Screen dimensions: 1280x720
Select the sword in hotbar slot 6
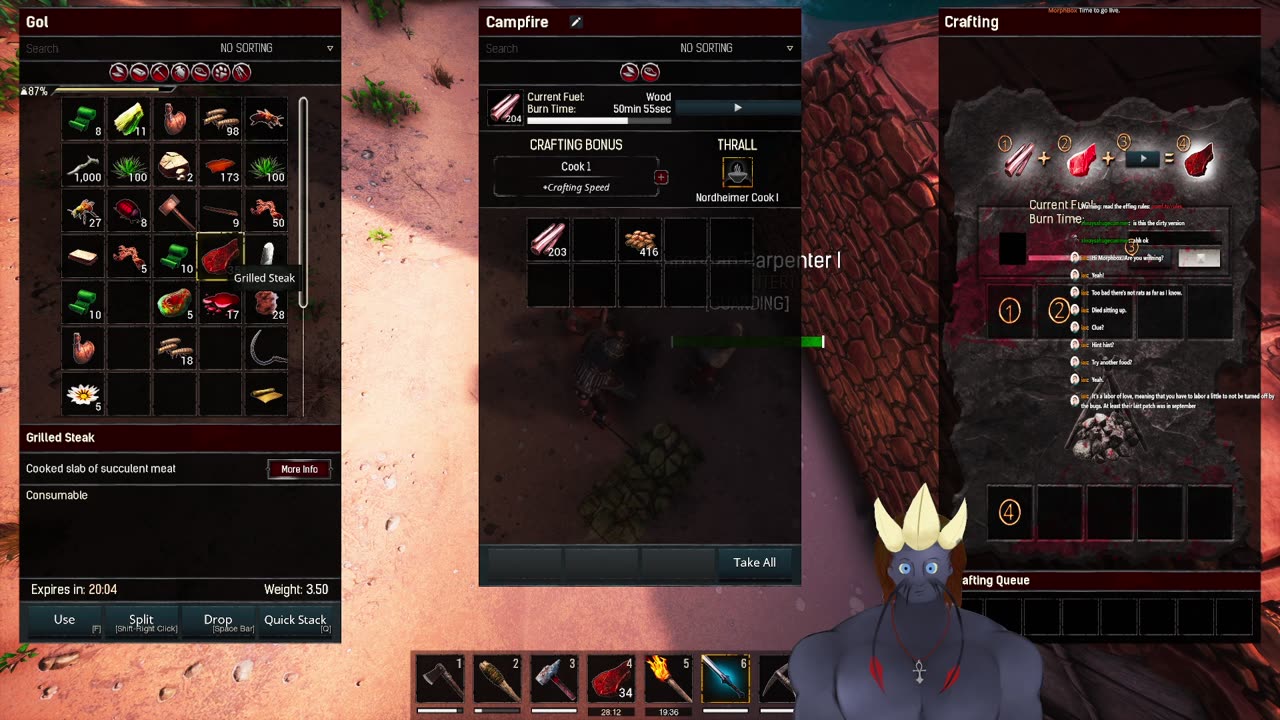[725, 680]
